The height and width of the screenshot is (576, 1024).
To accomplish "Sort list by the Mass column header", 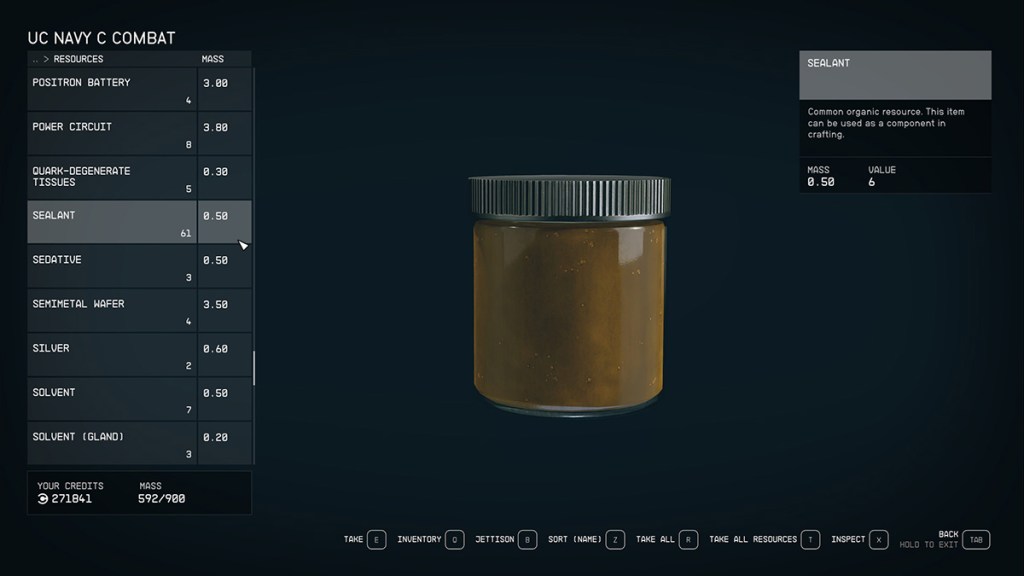I will coord(213,59).
